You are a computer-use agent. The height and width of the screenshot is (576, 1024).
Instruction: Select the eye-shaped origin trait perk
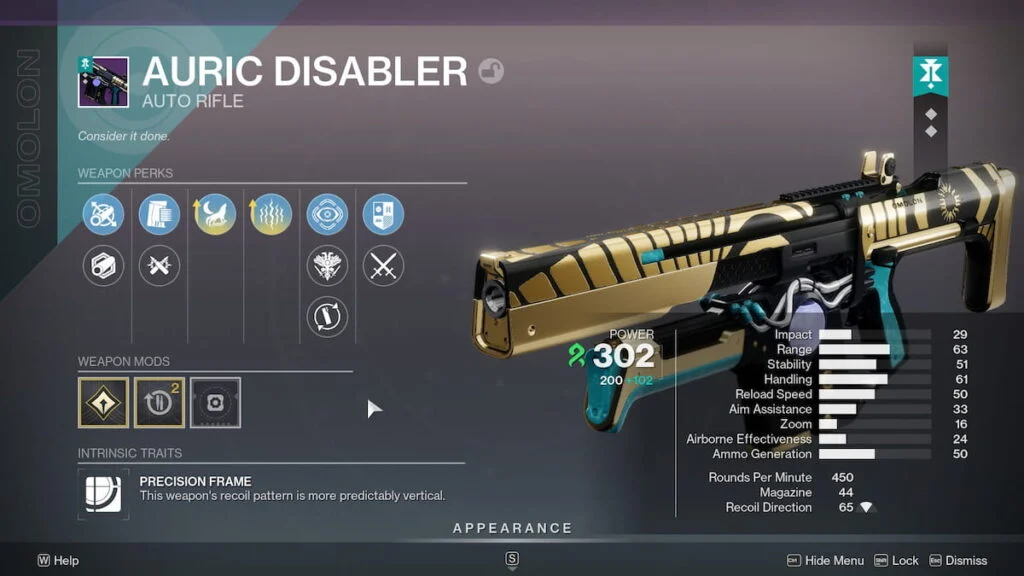tap(327, 215)
